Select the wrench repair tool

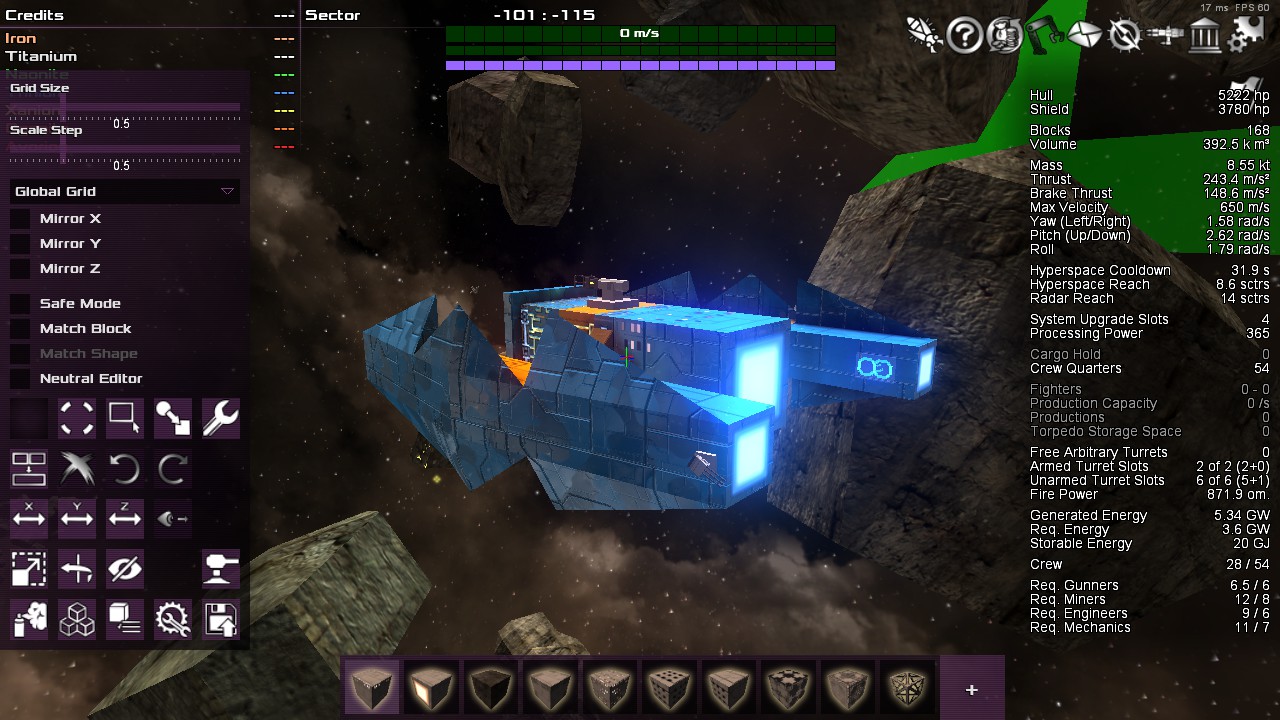tap(220, 419)
